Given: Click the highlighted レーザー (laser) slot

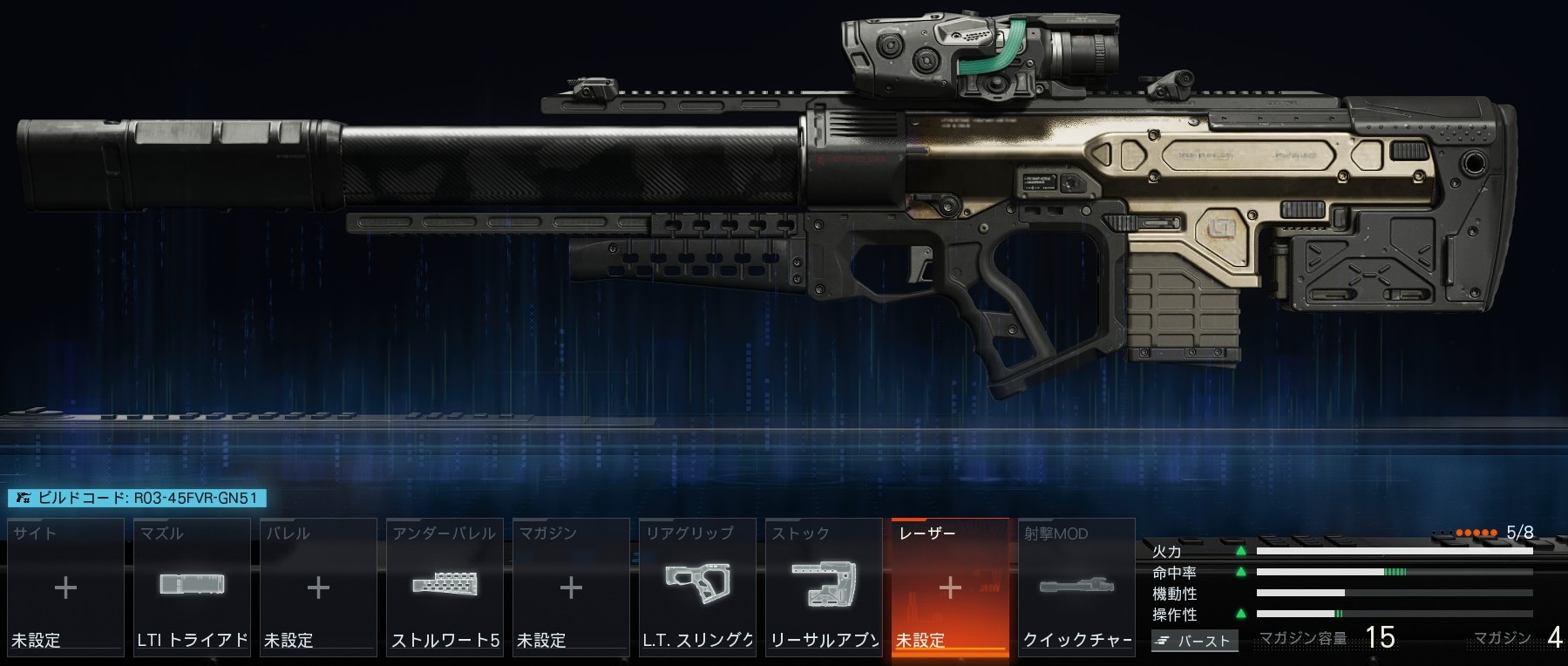Looking at the screenshot, I should click(x=950, y=587).
